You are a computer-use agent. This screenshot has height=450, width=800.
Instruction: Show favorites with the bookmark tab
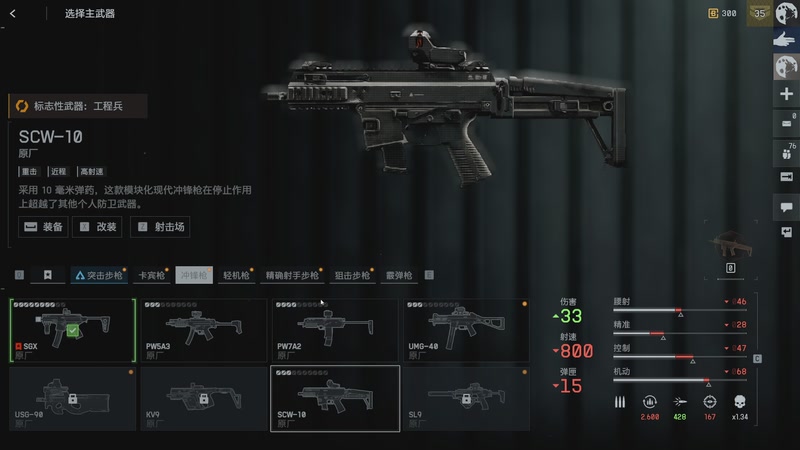47,275
